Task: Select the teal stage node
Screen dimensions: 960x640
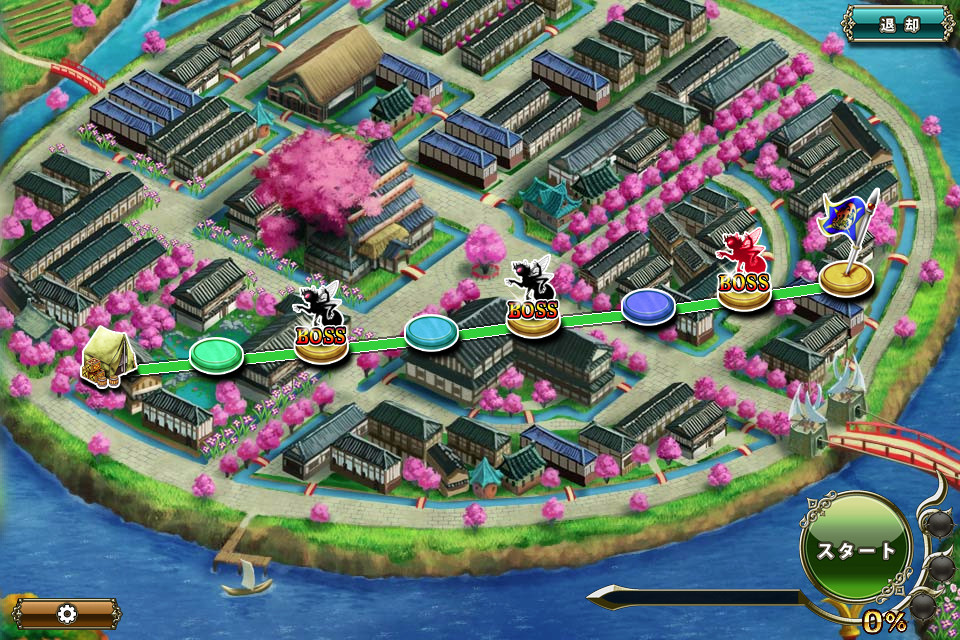Action: [431, 331]
